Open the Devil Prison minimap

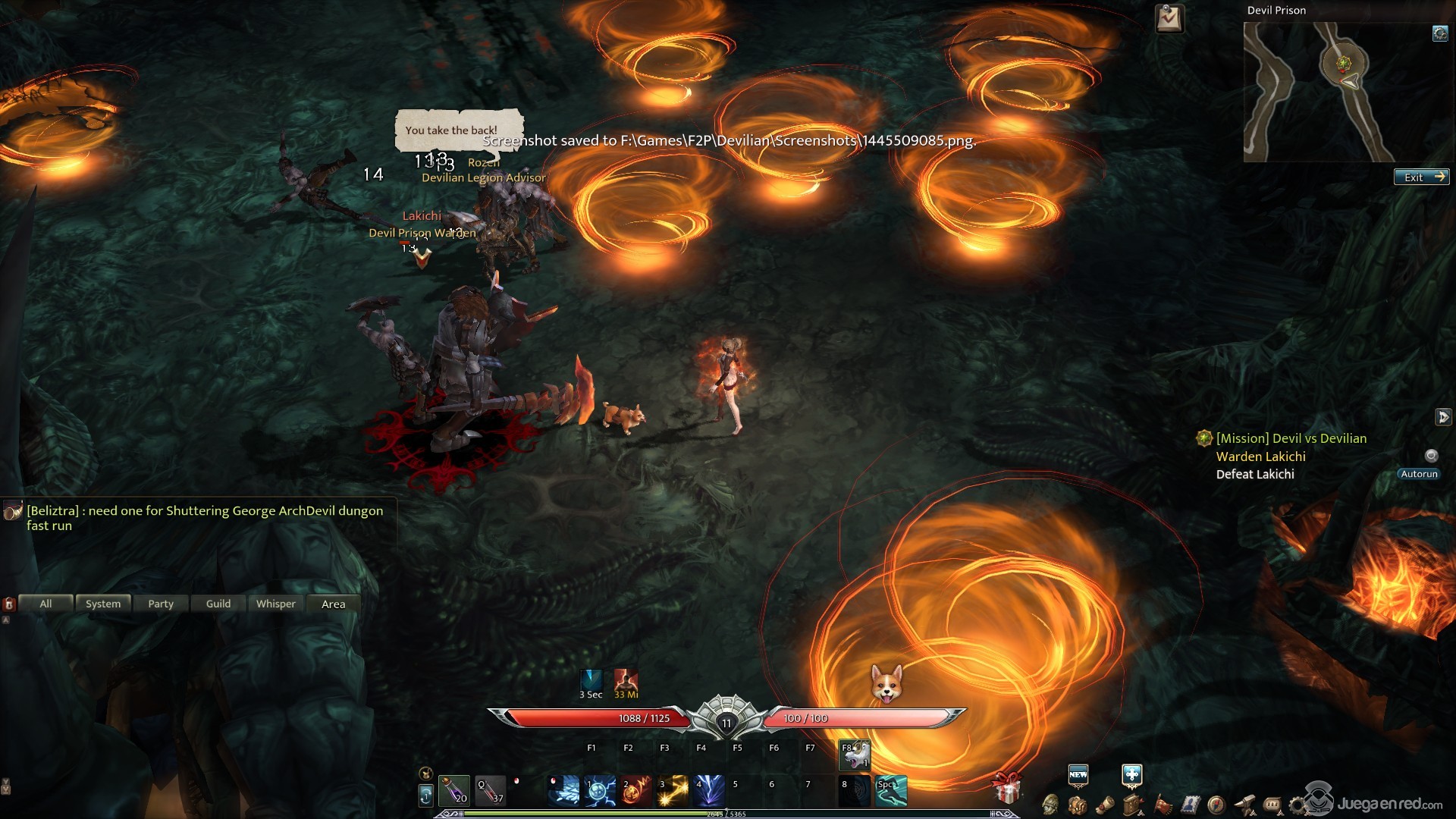click(1318, 92)
